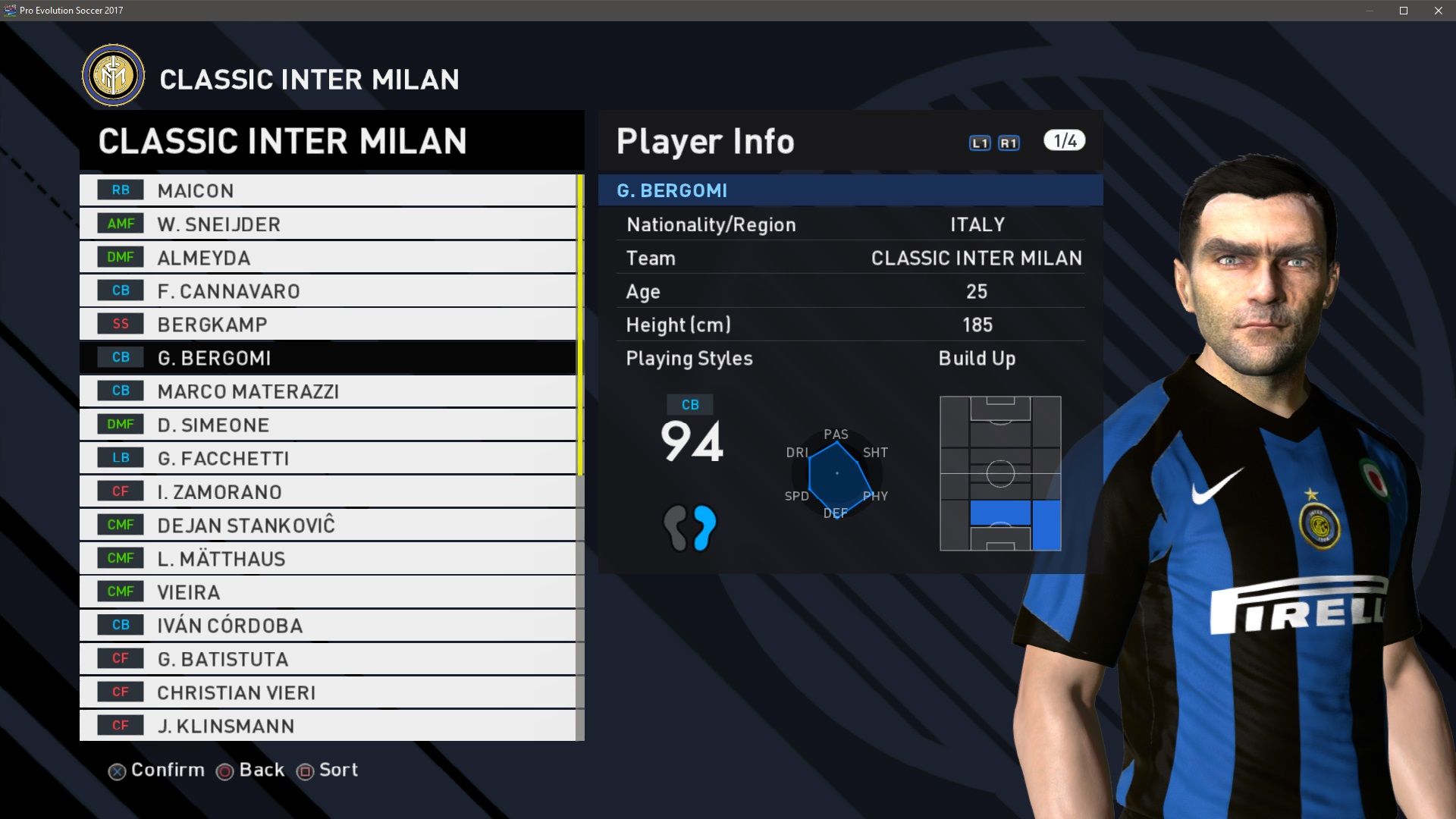Viewport: 1456px width, 819px height.
Task: Click the highlighted G. Bergomi row
Action: pos(328,357)
